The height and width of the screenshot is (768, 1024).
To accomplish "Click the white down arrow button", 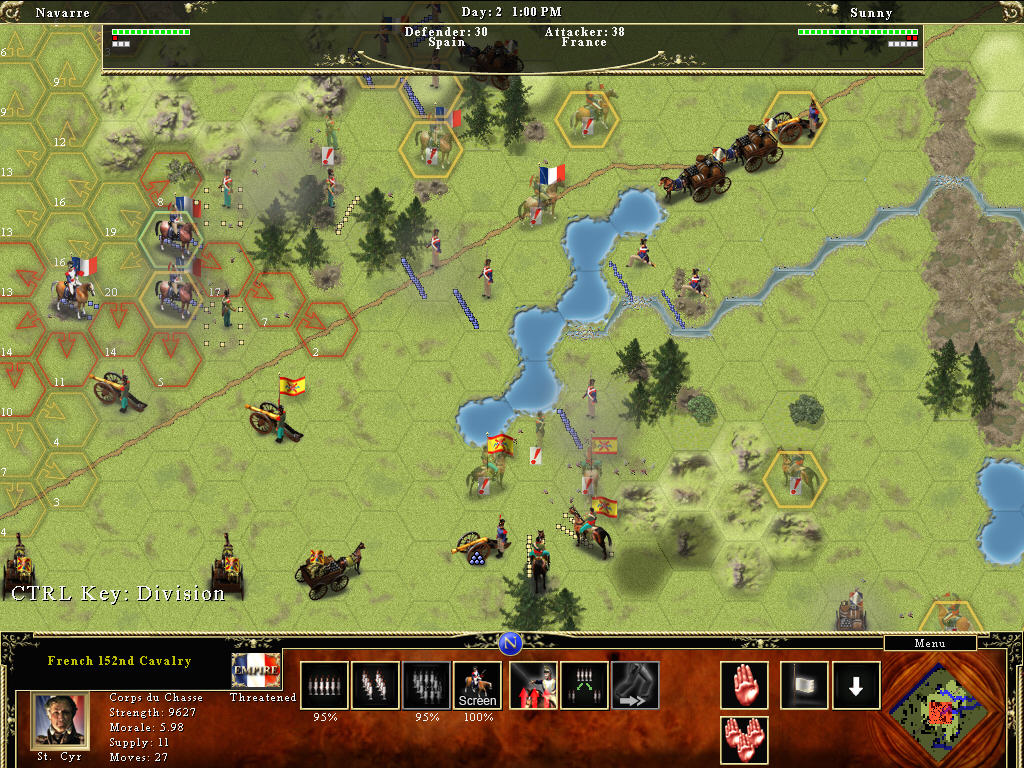I will [856, 685].
